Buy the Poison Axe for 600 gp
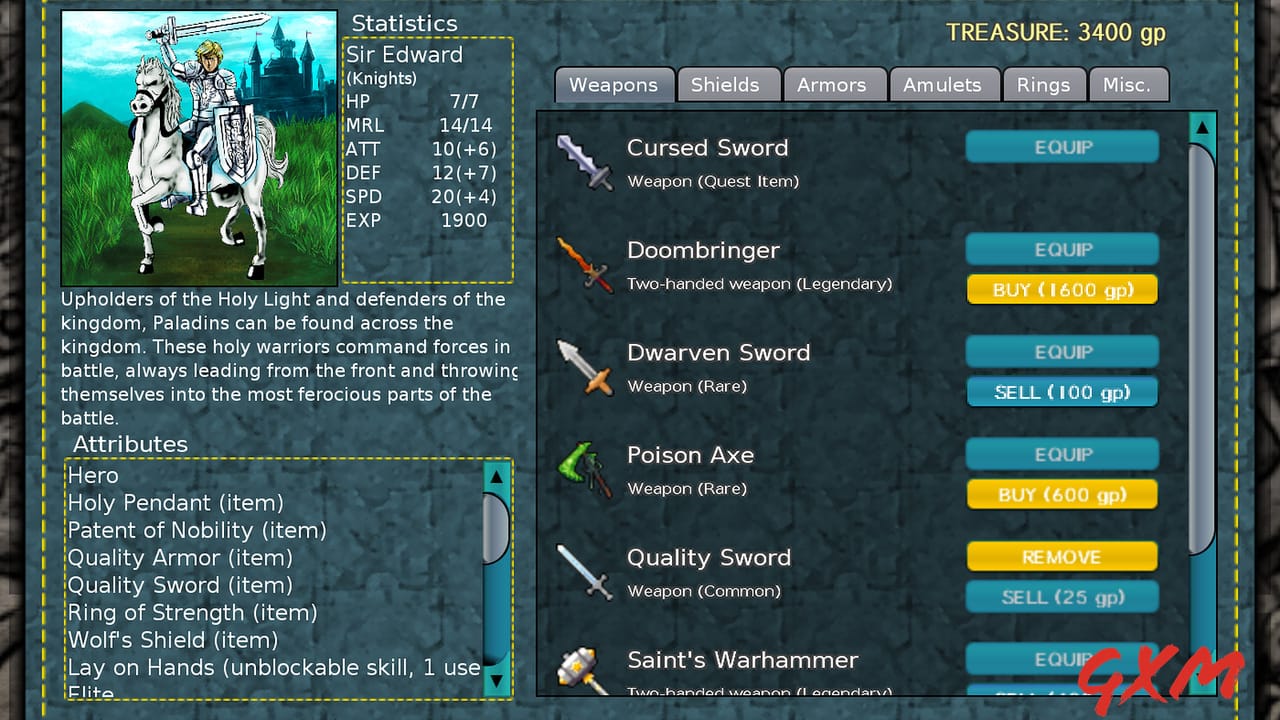The image size is (1280, 720). (x=1062, y=494)
